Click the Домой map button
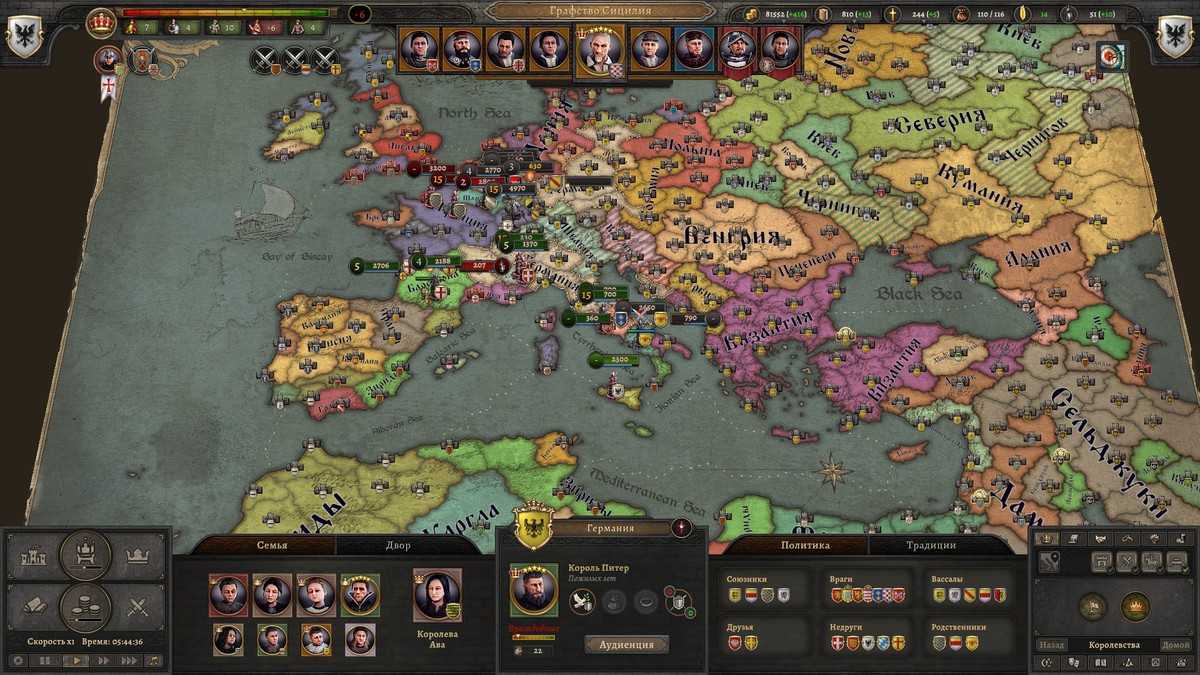The image size is (1200, 675). click(1175, 645)
